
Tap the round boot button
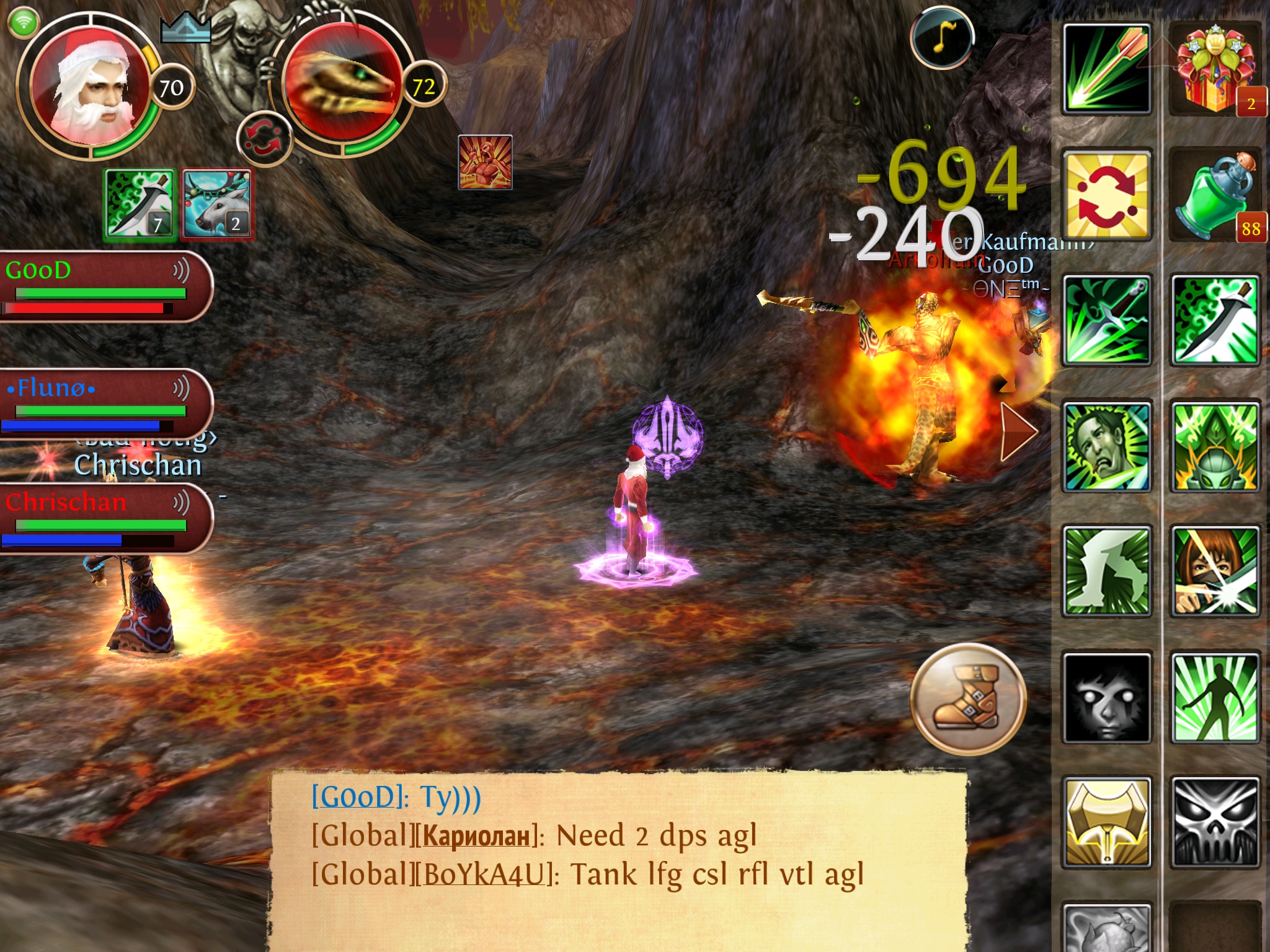pos(967,699)
